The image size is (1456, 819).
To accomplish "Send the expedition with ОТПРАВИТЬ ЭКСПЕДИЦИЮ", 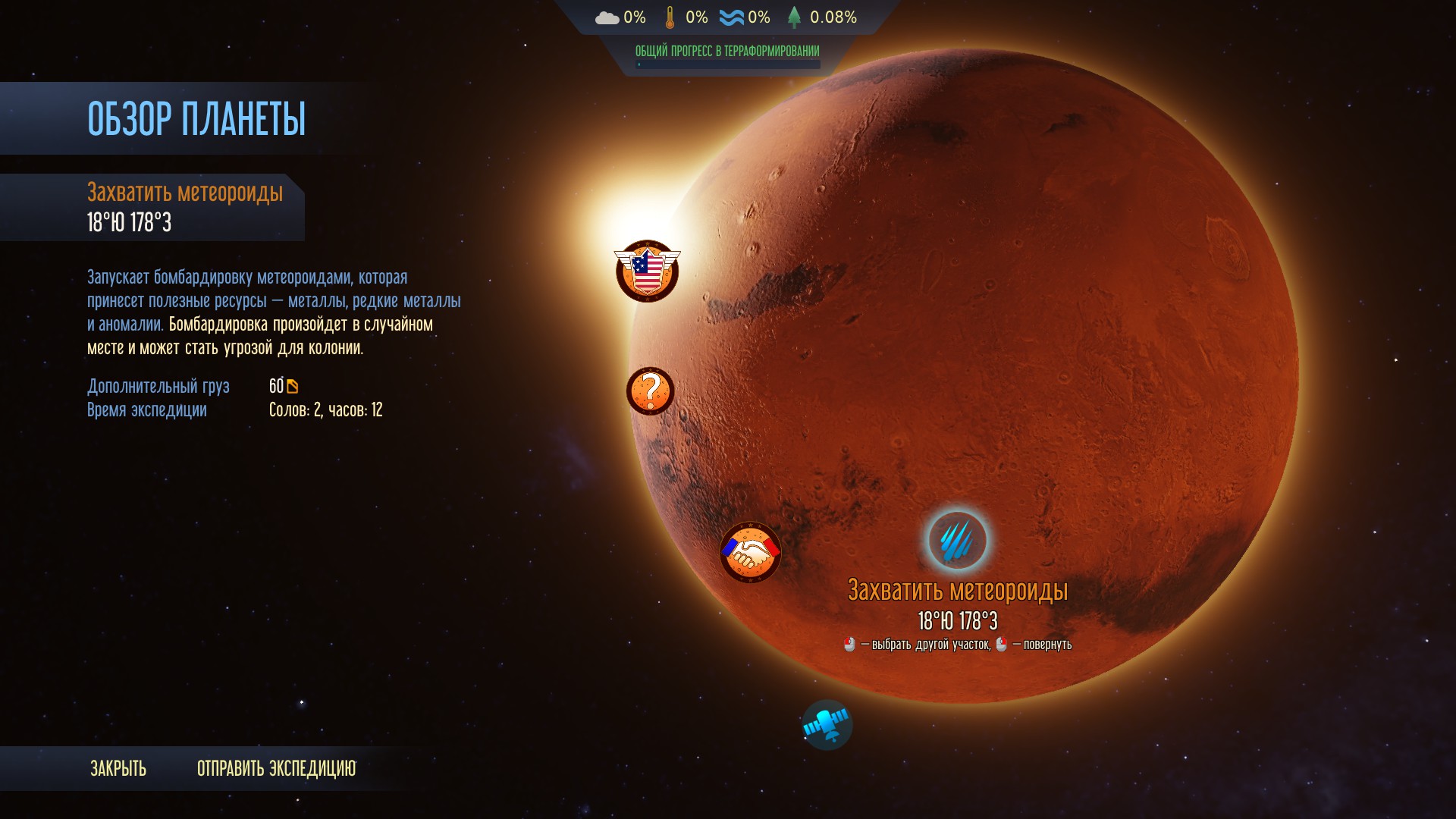I will click(276, 768).
